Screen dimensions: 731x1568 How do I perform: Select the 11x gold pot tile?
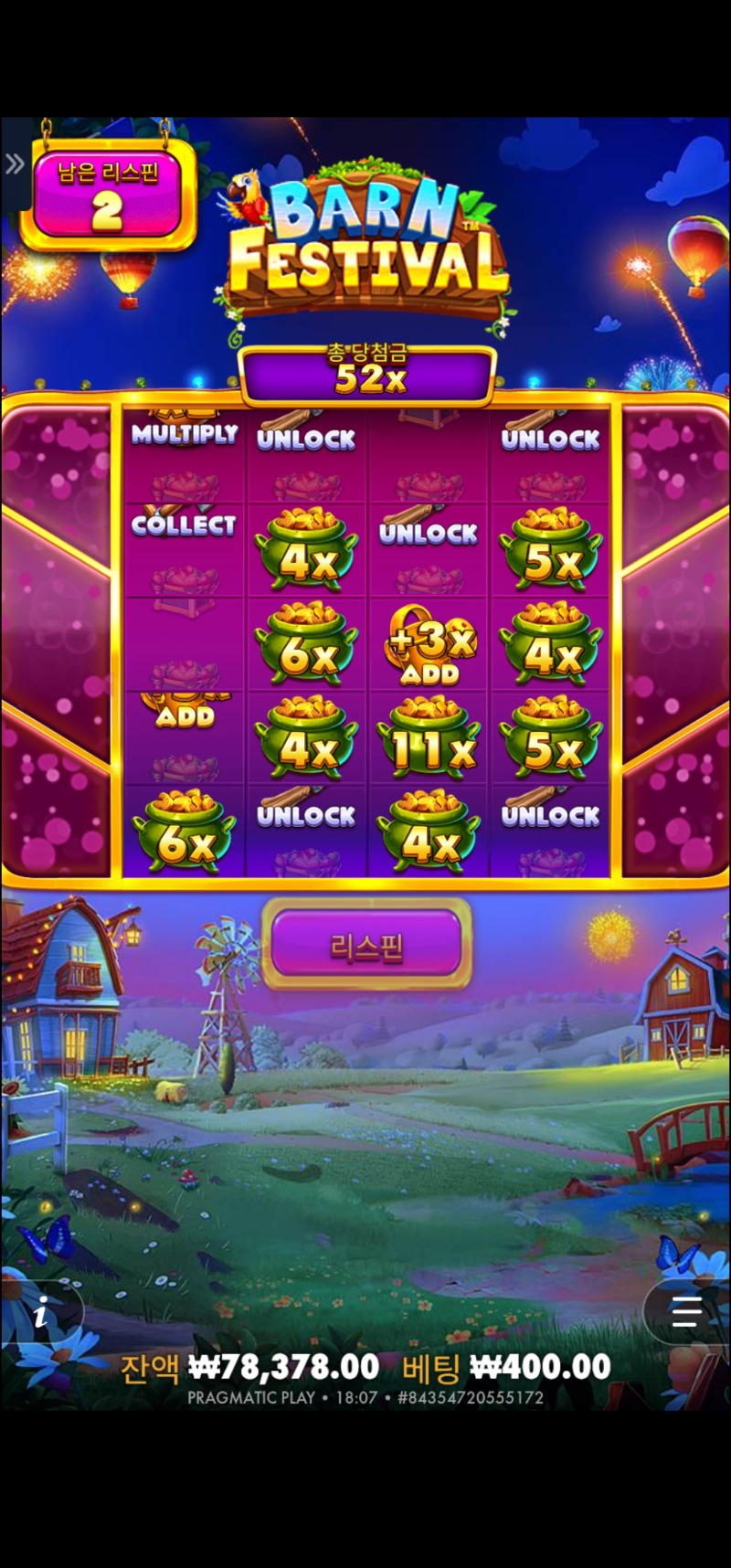click(429, 738)
